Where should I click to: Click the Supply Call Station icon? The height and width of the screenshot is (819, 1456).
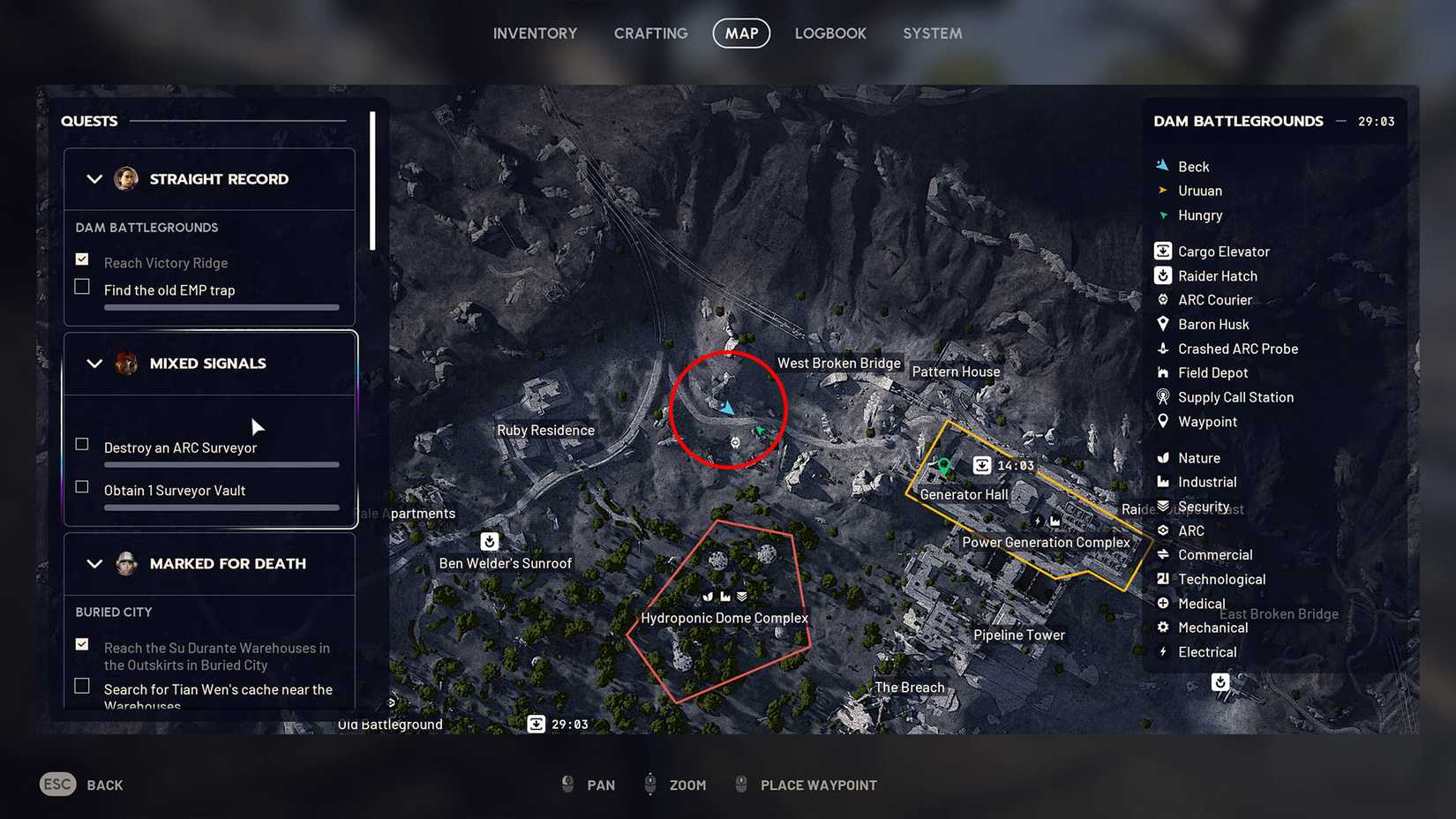1161,397
